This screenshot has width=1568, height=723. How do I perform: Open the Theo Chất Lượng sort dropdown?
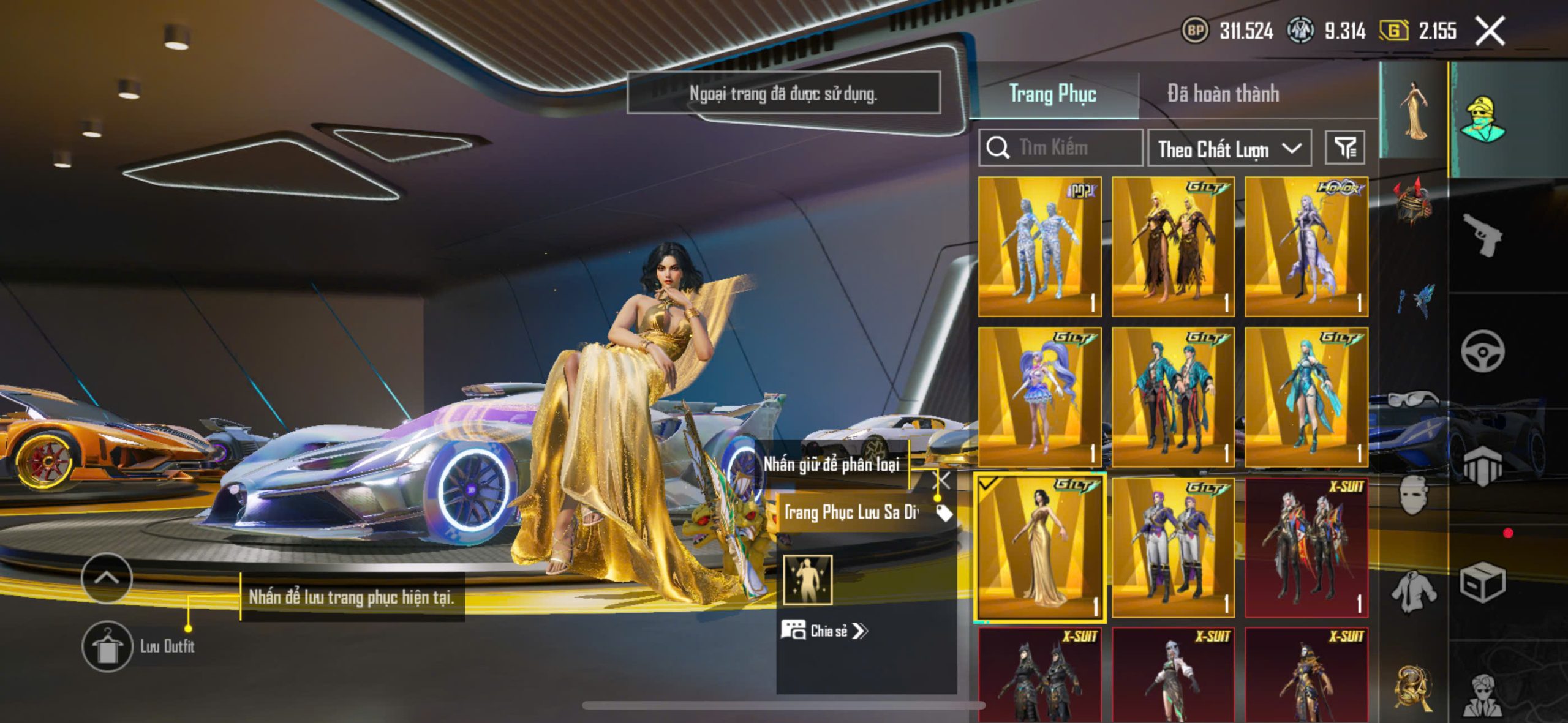[x=1229, y=149]
